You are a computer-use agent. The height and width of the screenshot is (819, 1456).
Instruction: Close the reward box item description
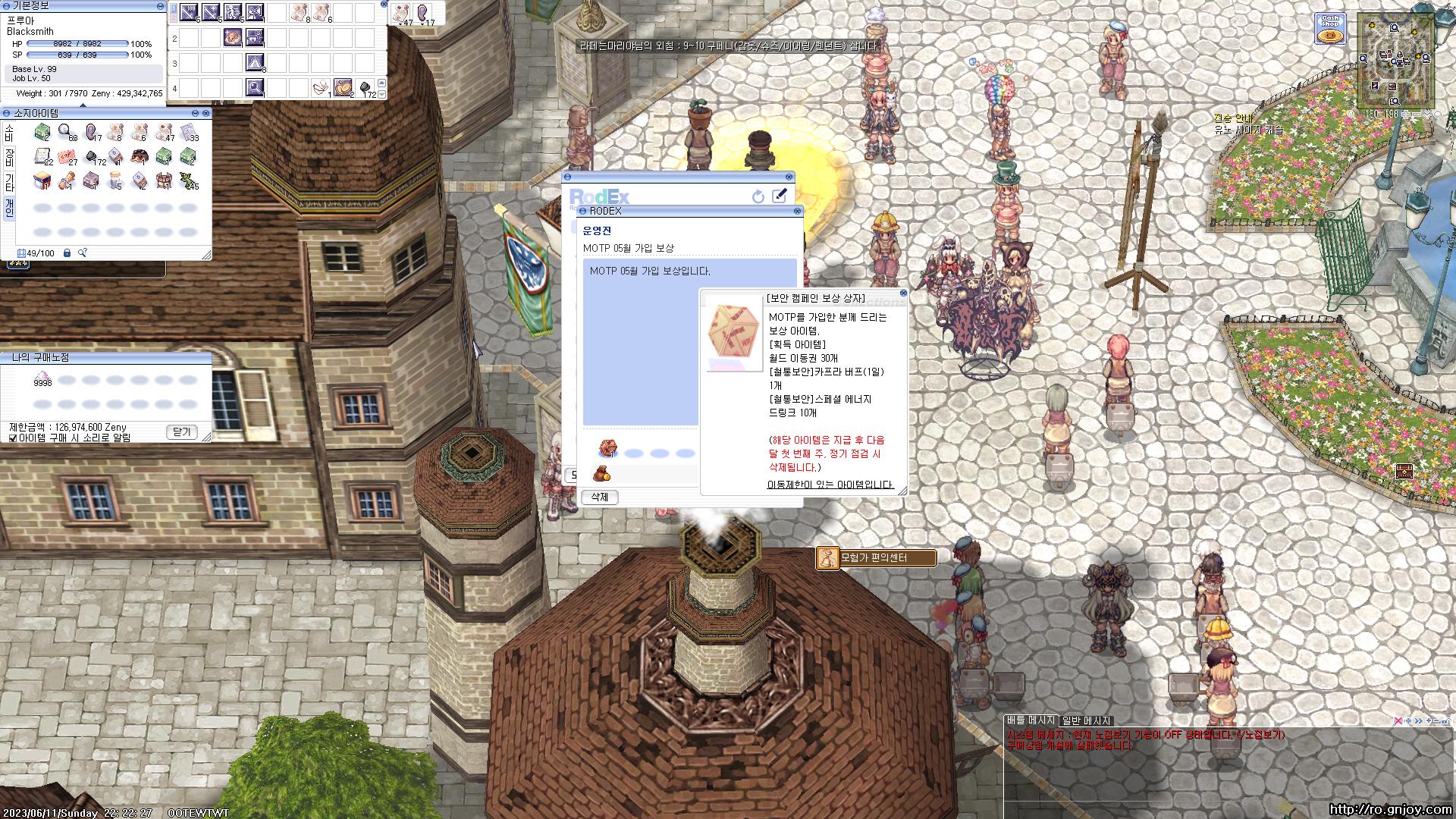(x=903, y=293)
